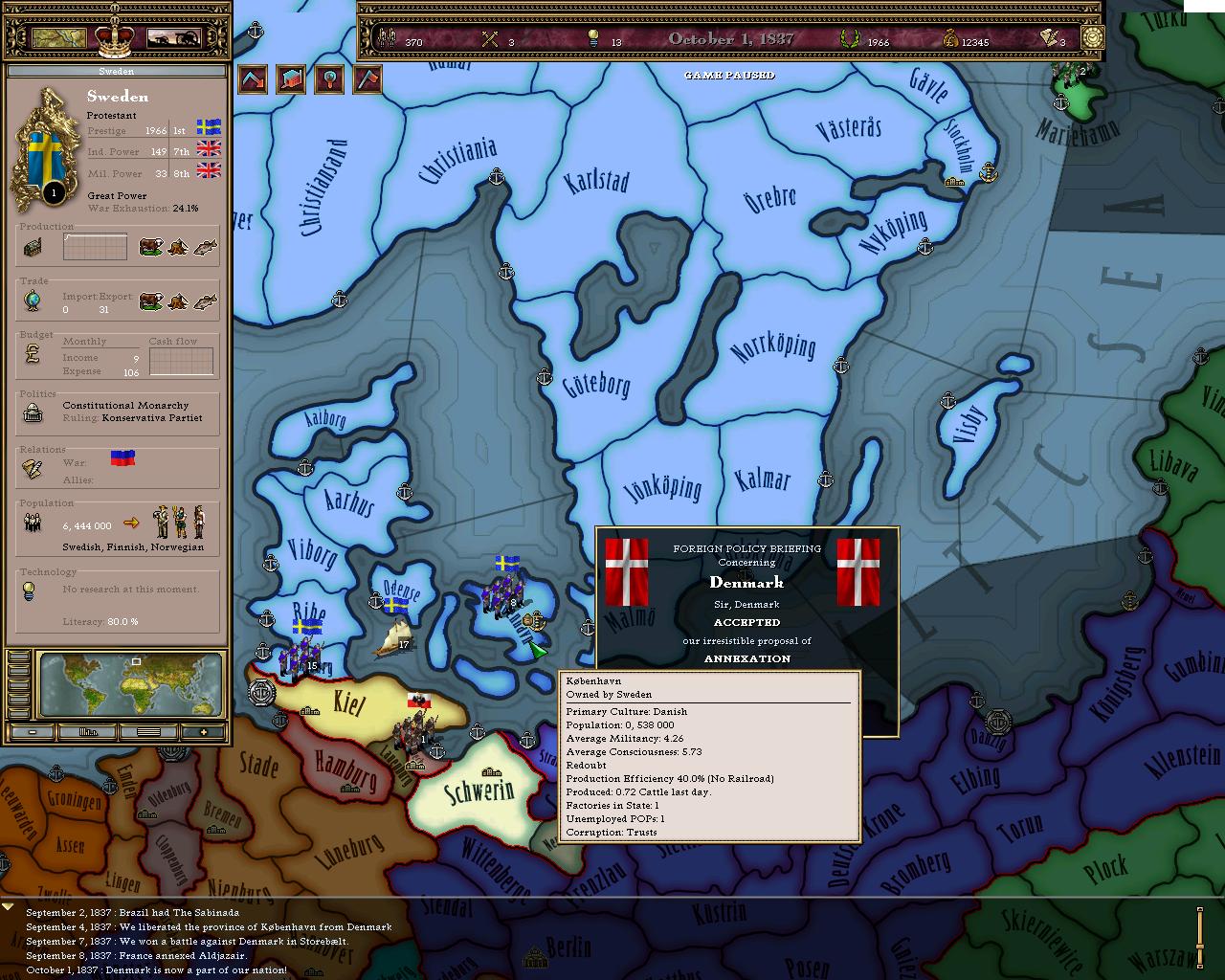Select the magnifier map tool
Screen dimensions: 1225x980
(x=329, y=78)
